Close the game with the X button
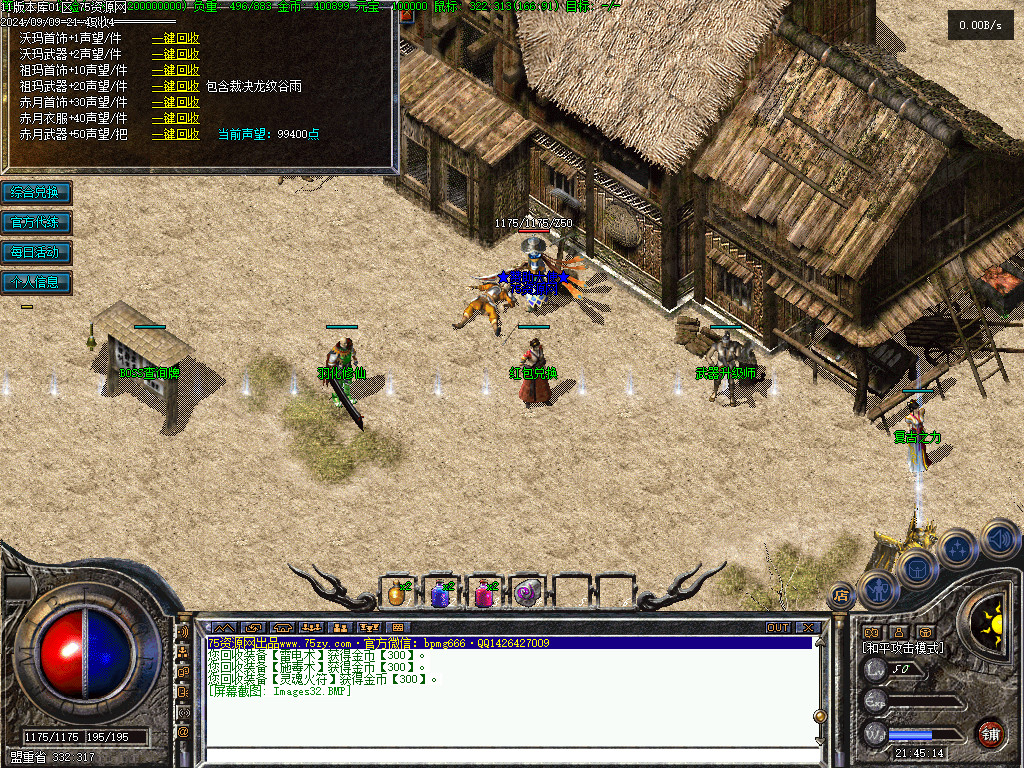 point(808,628)
